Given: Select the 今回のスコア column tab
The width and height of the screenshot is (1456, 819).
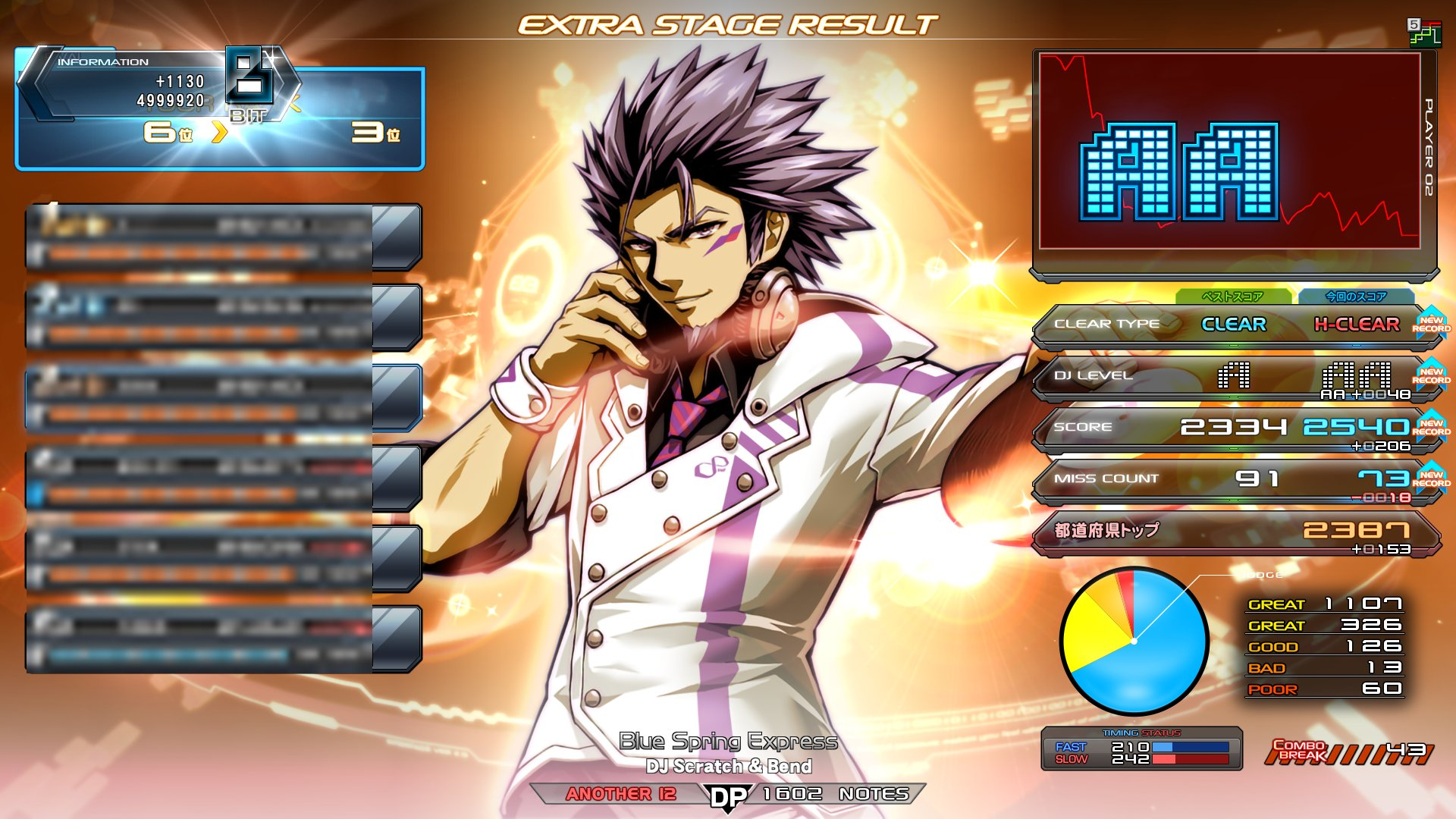Looking at the screenshot, I should click(x=1356, y=297).
